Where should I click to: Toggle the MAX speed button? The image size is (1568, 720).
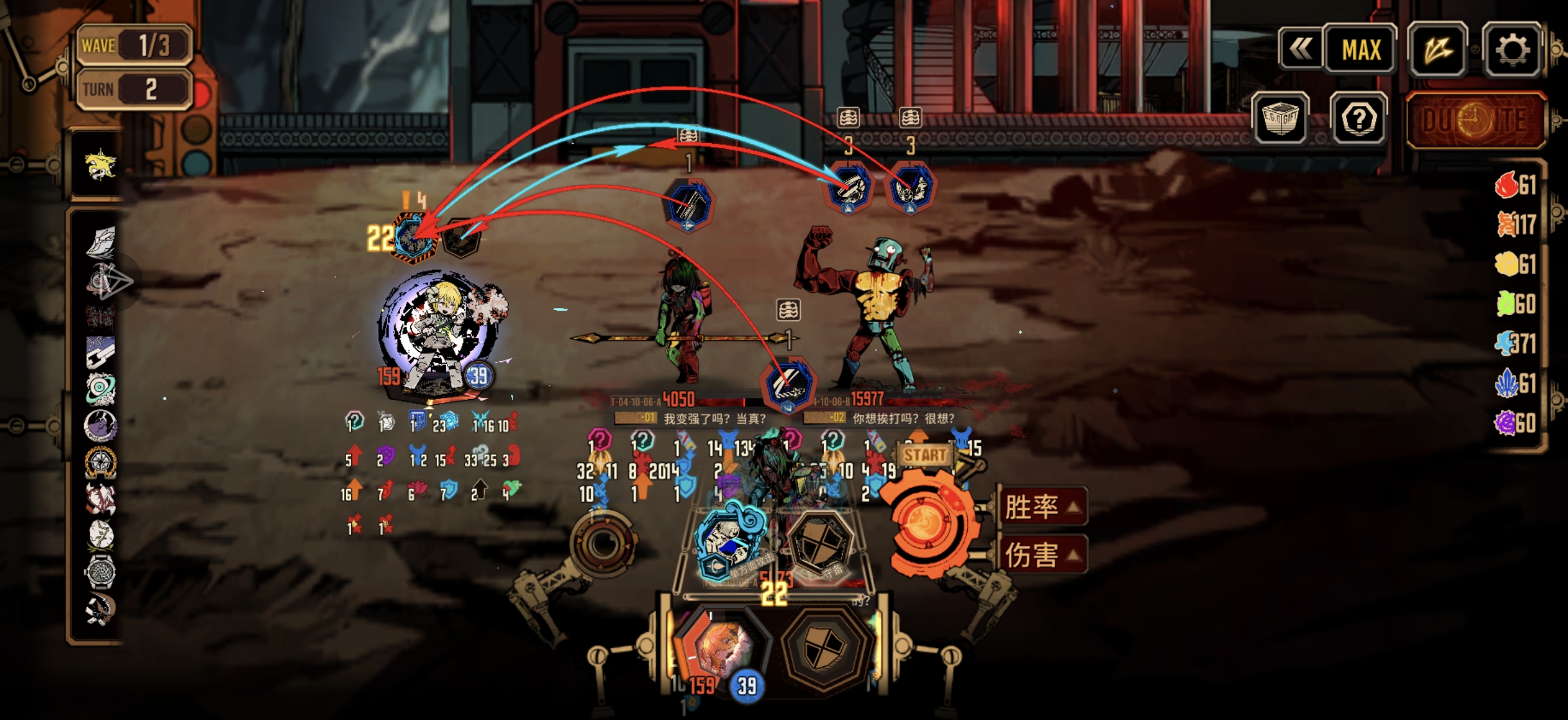(x=1360, y=49)
